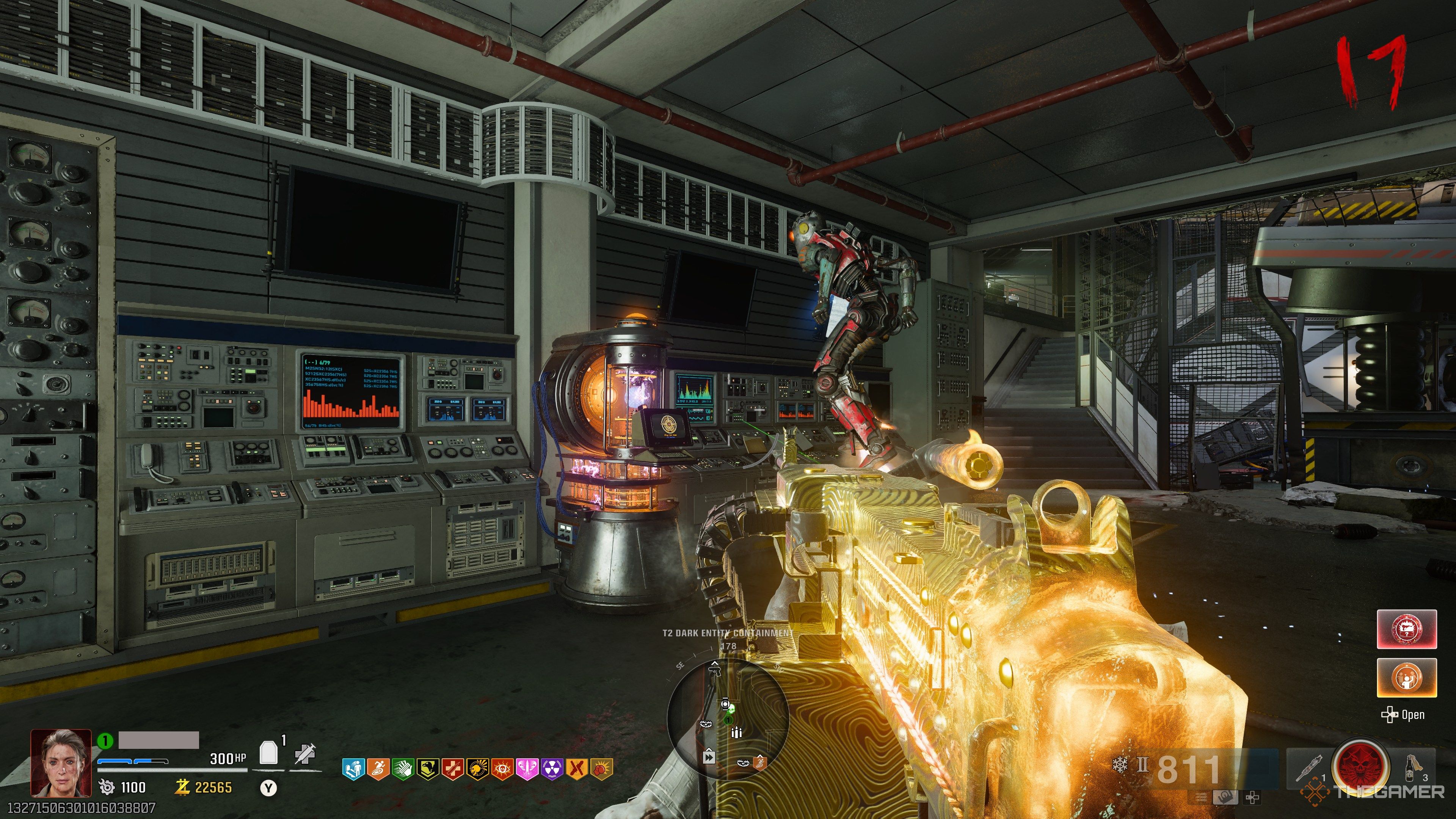Select the Quick Revive perk icon
The height and width of the screenshot is (819, 1456).
coord(353,769)
